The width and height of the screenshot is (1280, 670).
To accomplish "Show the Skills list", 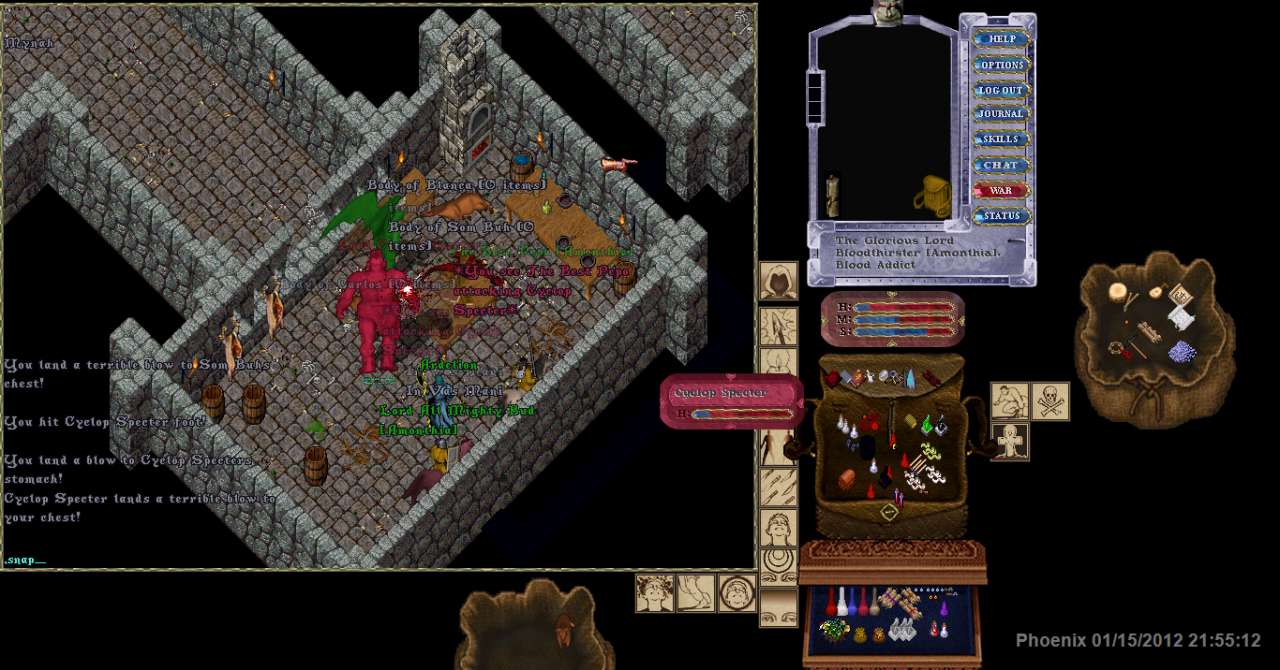I will 1001,139.
